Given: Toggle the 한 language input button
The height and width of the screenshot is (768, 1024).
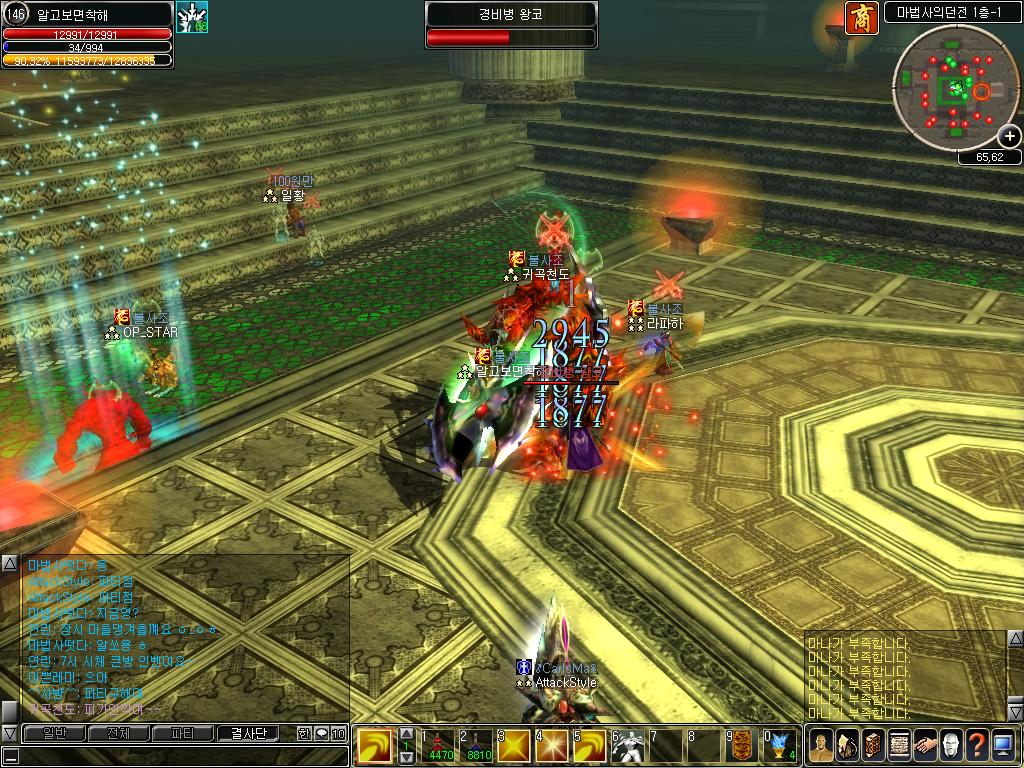Looking at the screenshot, I should (304, 733).
